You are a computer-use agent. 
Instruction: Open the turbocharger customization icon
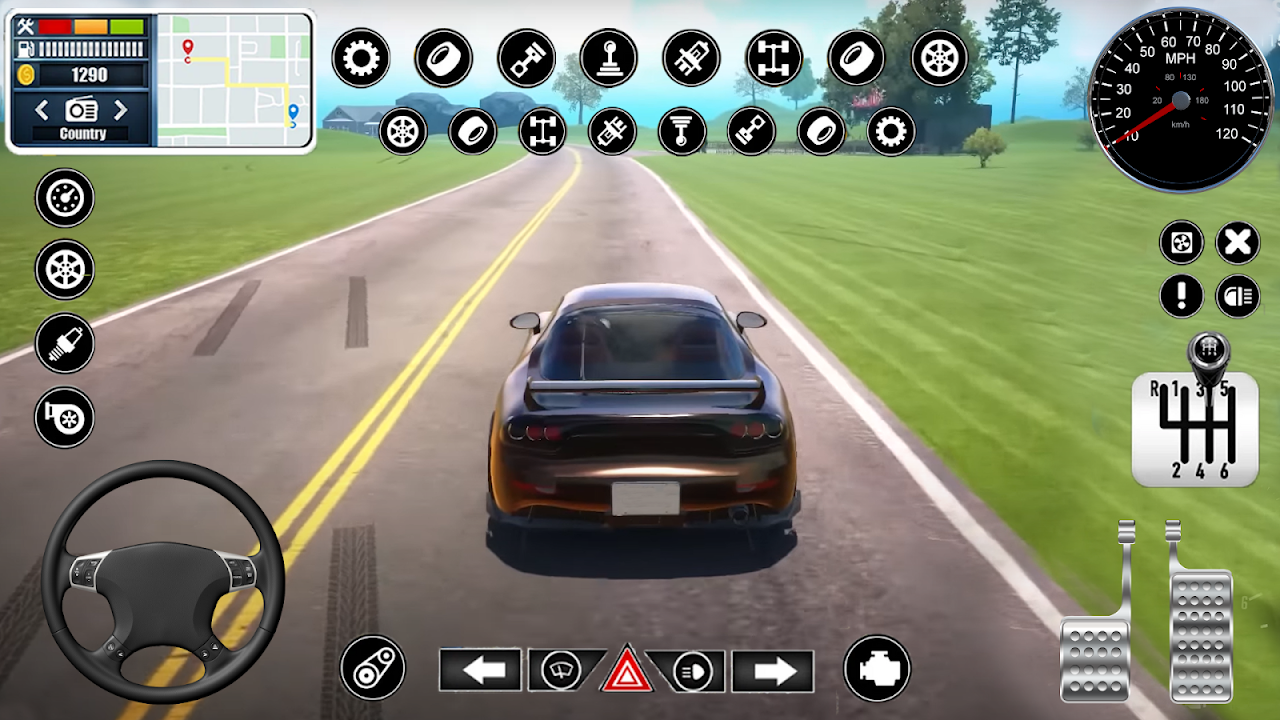pyautogui.click(x=64, y=417)
